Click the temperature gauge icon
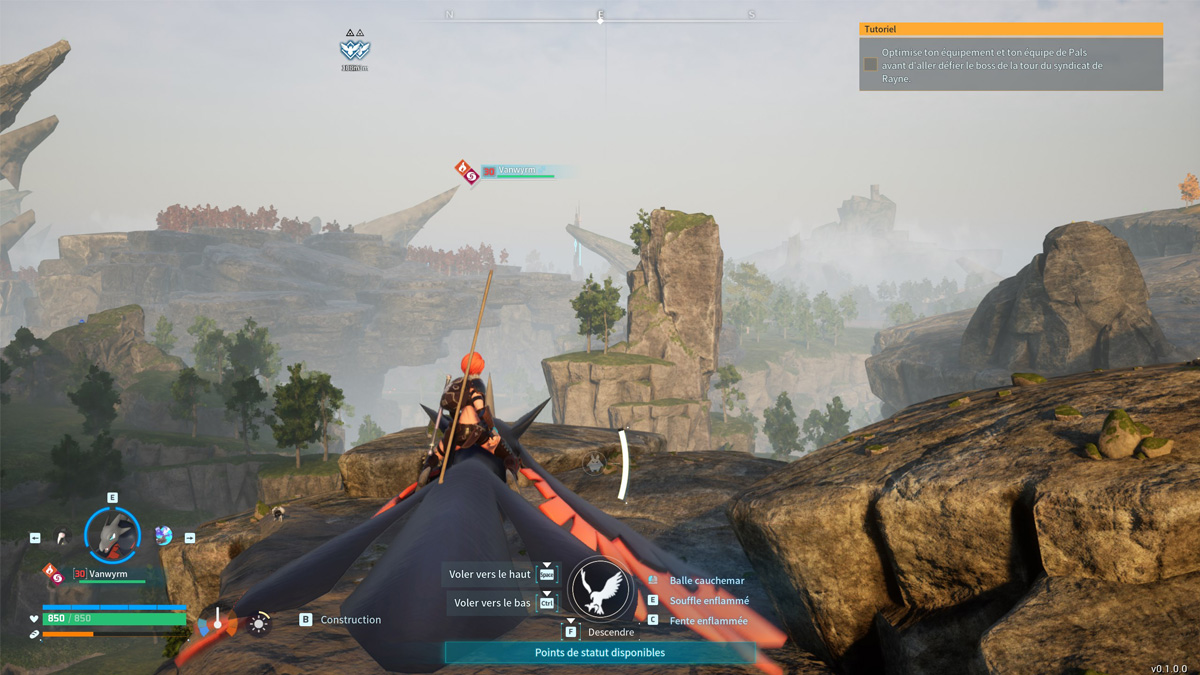The height and width of the screenshot is (675, 1200). (x=216, y=624)
